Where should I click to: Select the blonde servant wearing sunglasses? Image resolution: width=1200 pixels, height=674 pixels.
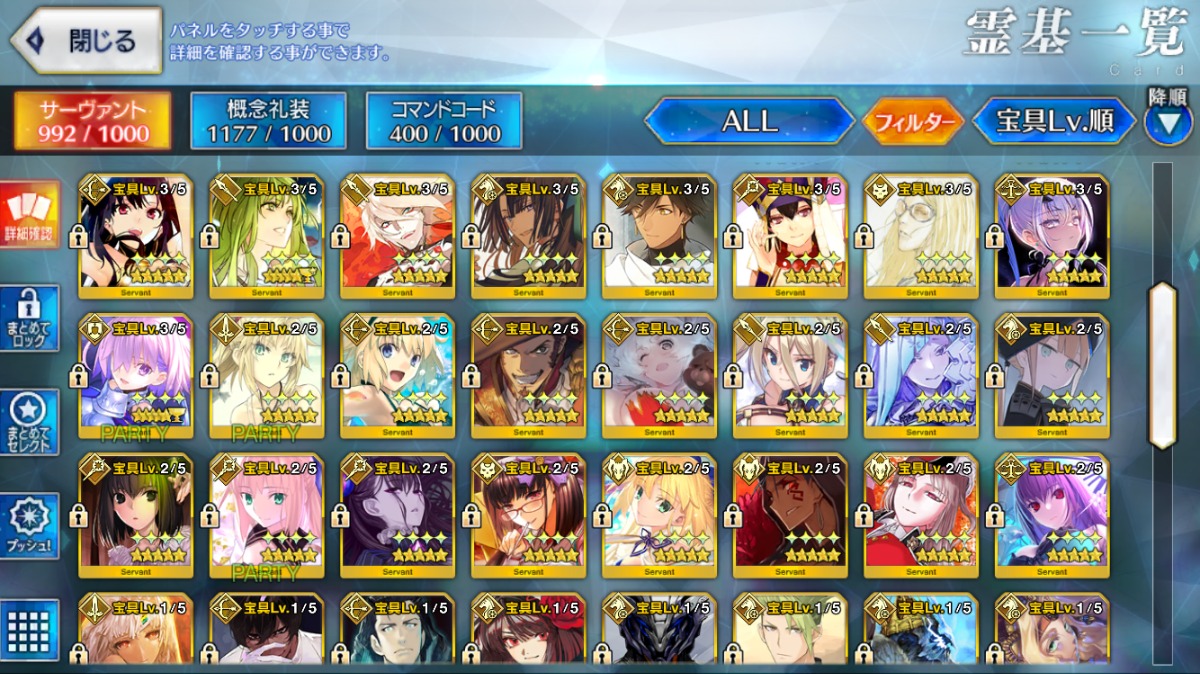[x=921, y=236]
